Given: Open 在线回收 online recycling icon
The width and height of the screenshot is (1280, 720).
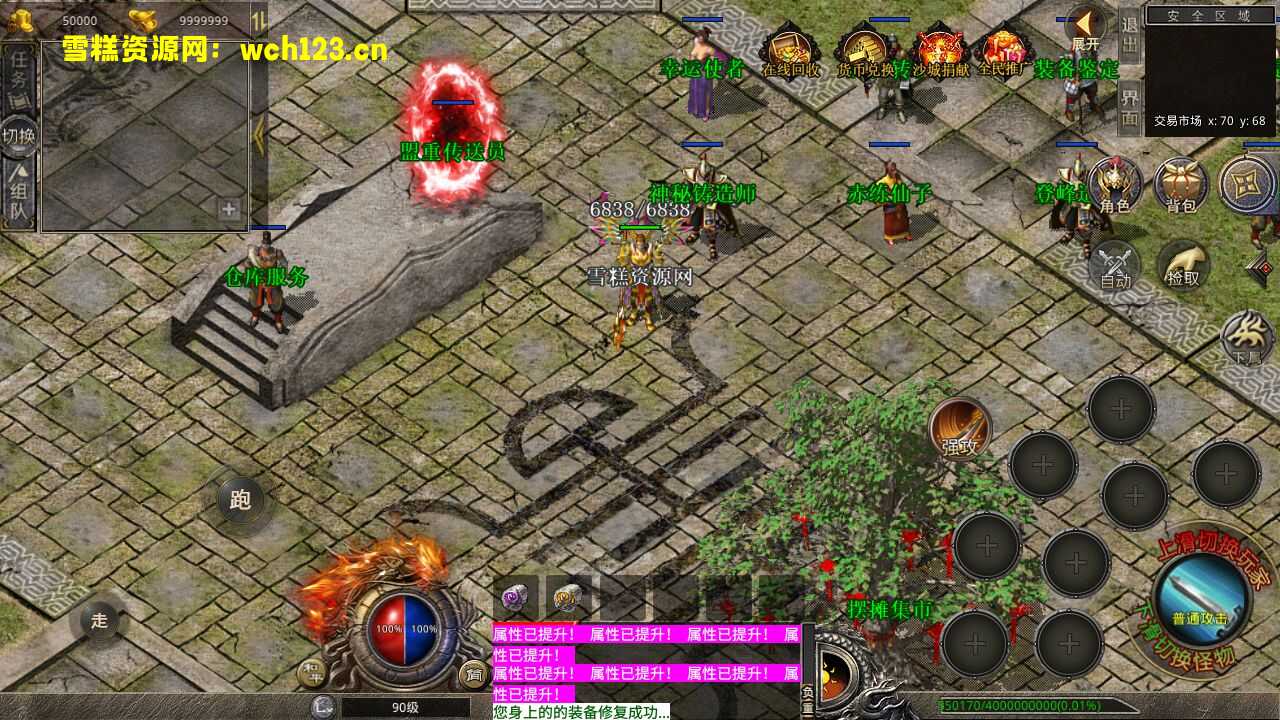Looking at the screenshot, I should point(790,50).
